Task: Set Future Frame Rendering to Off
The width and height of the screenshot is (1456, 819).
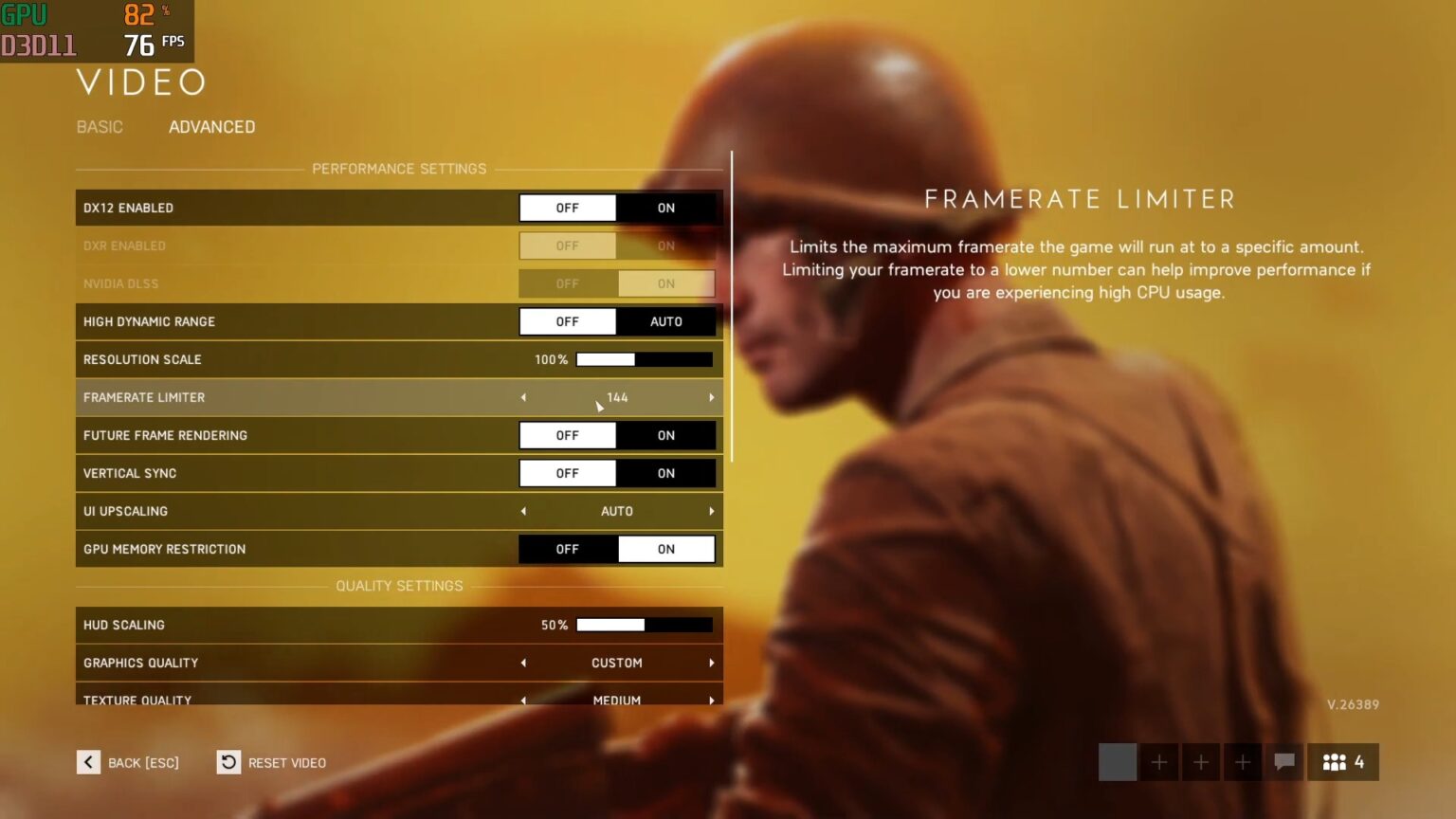Action: tap(568, 435)
